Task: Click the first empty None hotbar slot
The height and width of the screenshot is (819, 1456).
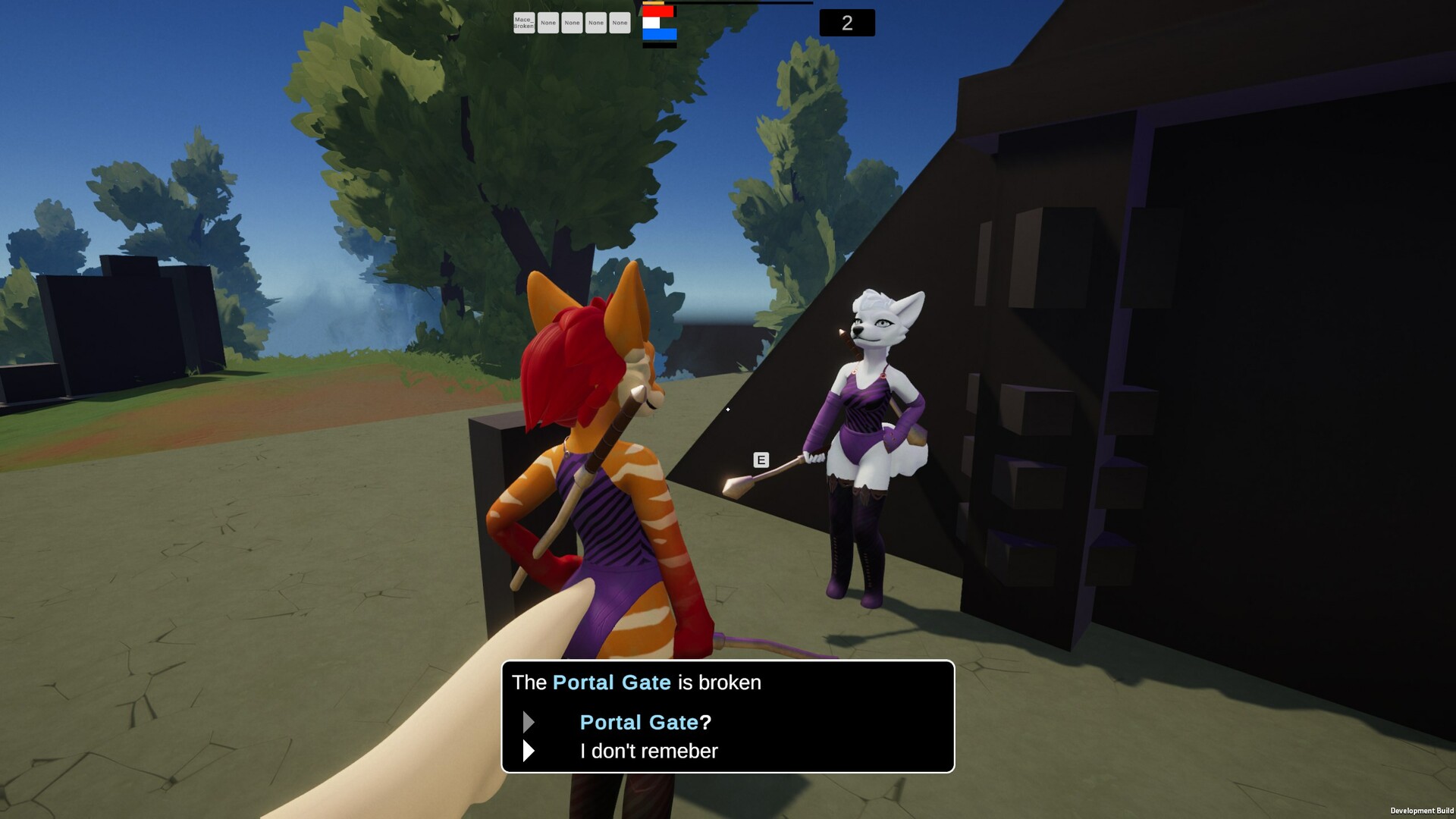Action: point(548,23)
